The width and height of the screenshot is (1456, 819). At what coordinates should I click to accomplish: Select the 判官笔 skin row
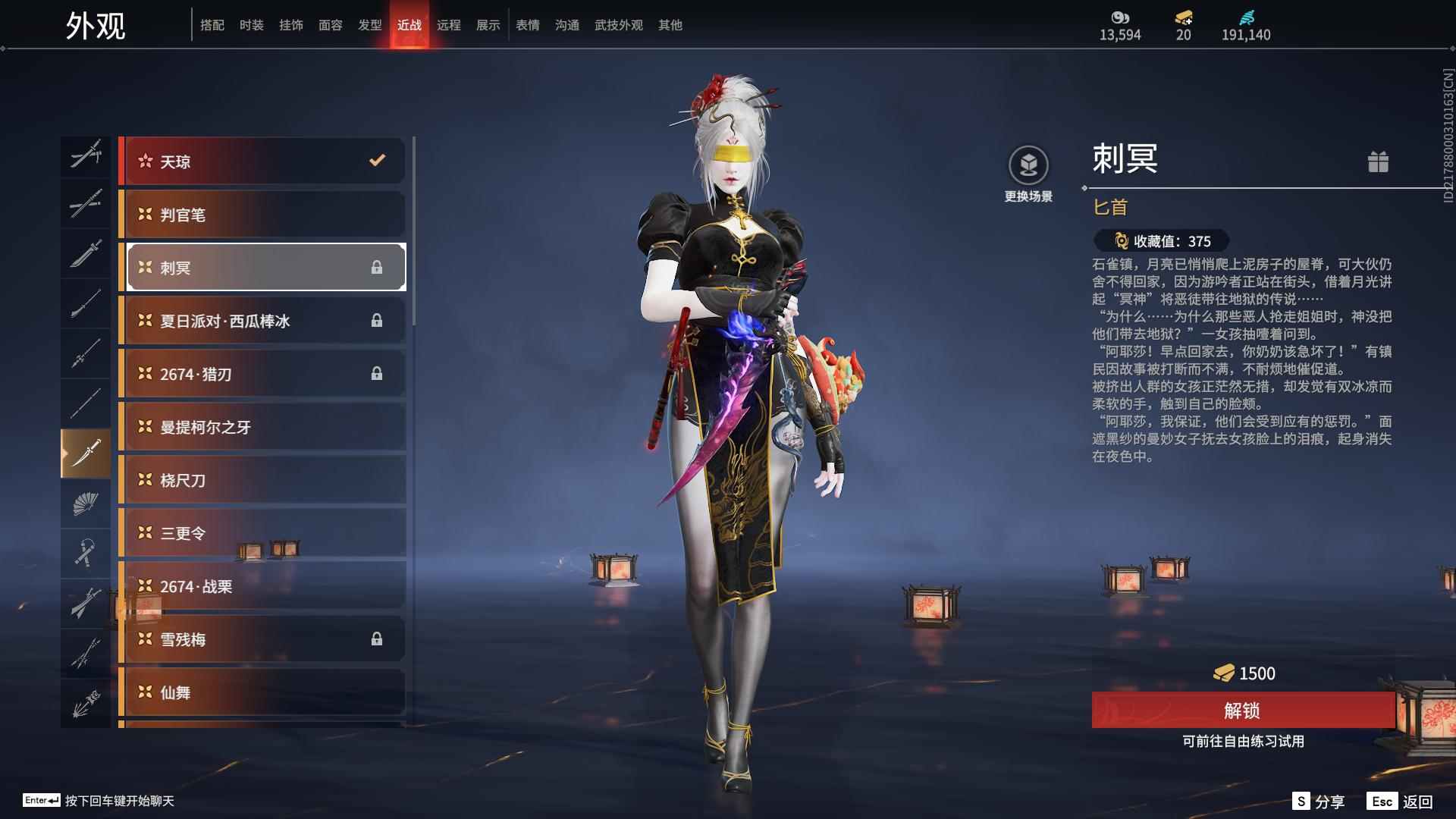coord(262,215)
